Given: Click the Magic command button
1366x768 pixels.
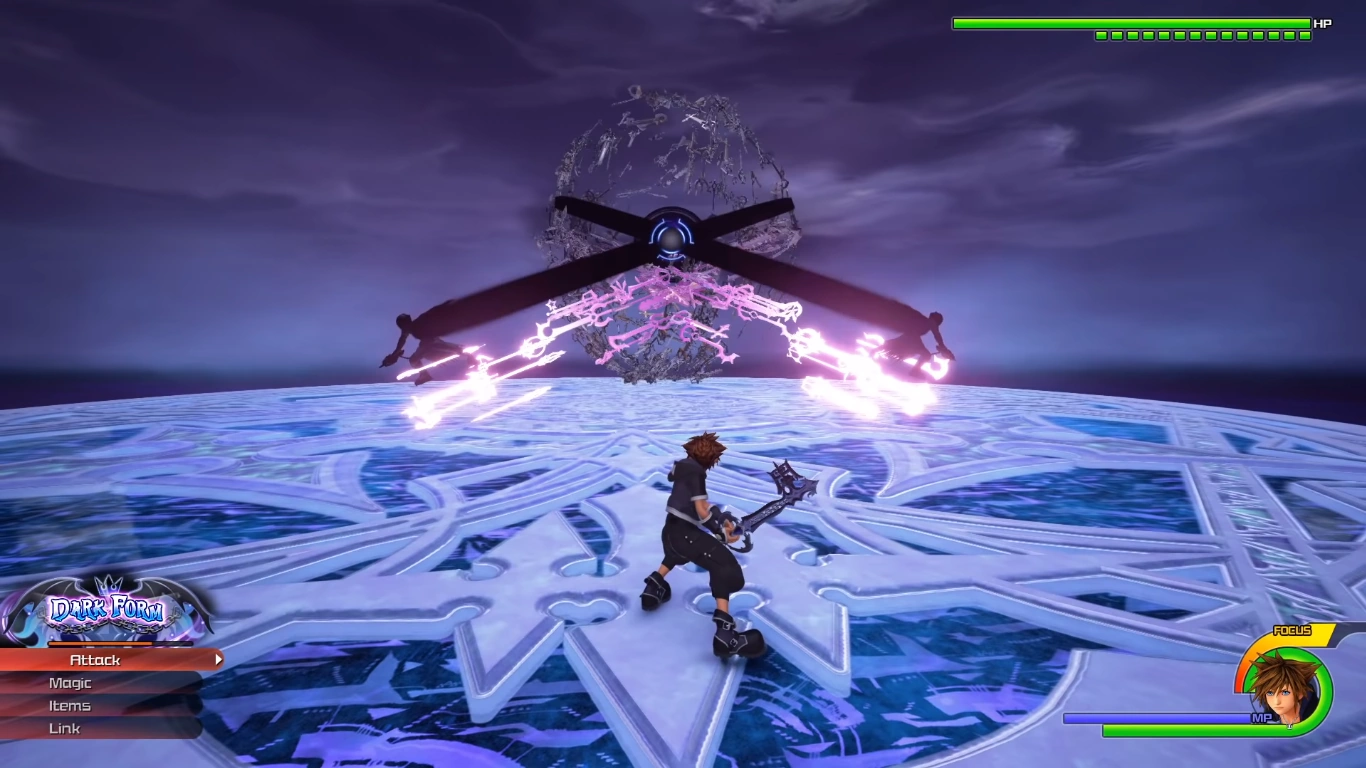Looking at the screenshot, I should point(70,683).
